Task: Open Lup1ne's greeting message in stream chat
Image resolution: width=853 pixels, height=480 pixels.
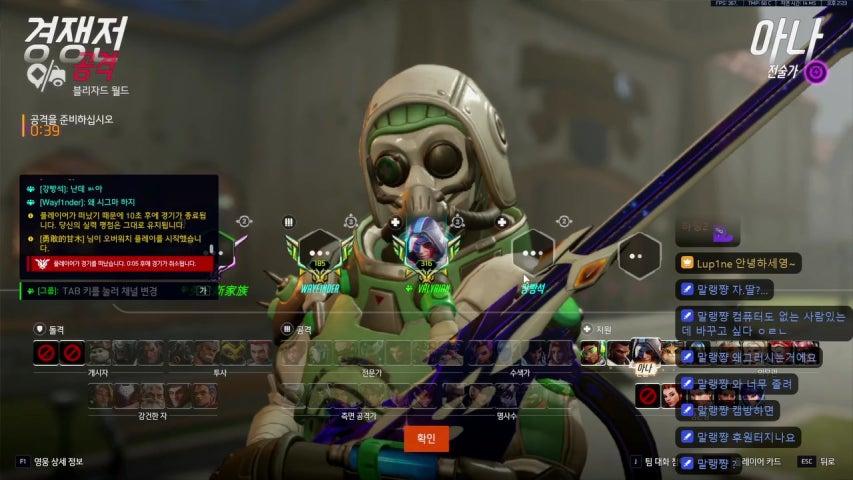Action: (x=740, y=263)
